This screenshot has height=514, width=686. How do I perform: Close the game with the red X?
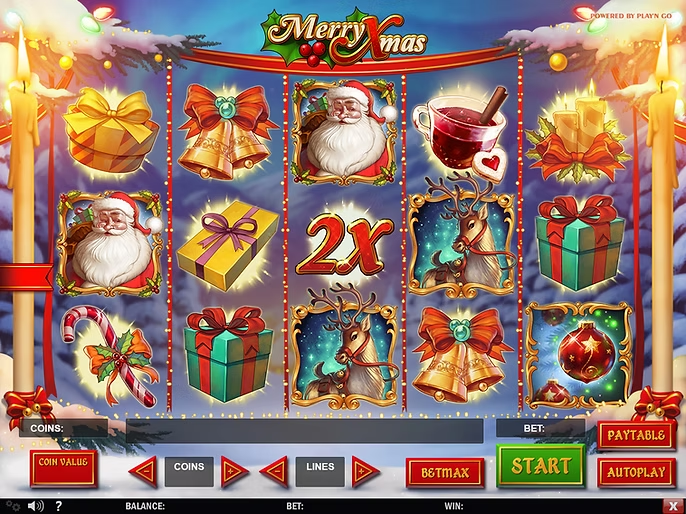click(675, 506)
